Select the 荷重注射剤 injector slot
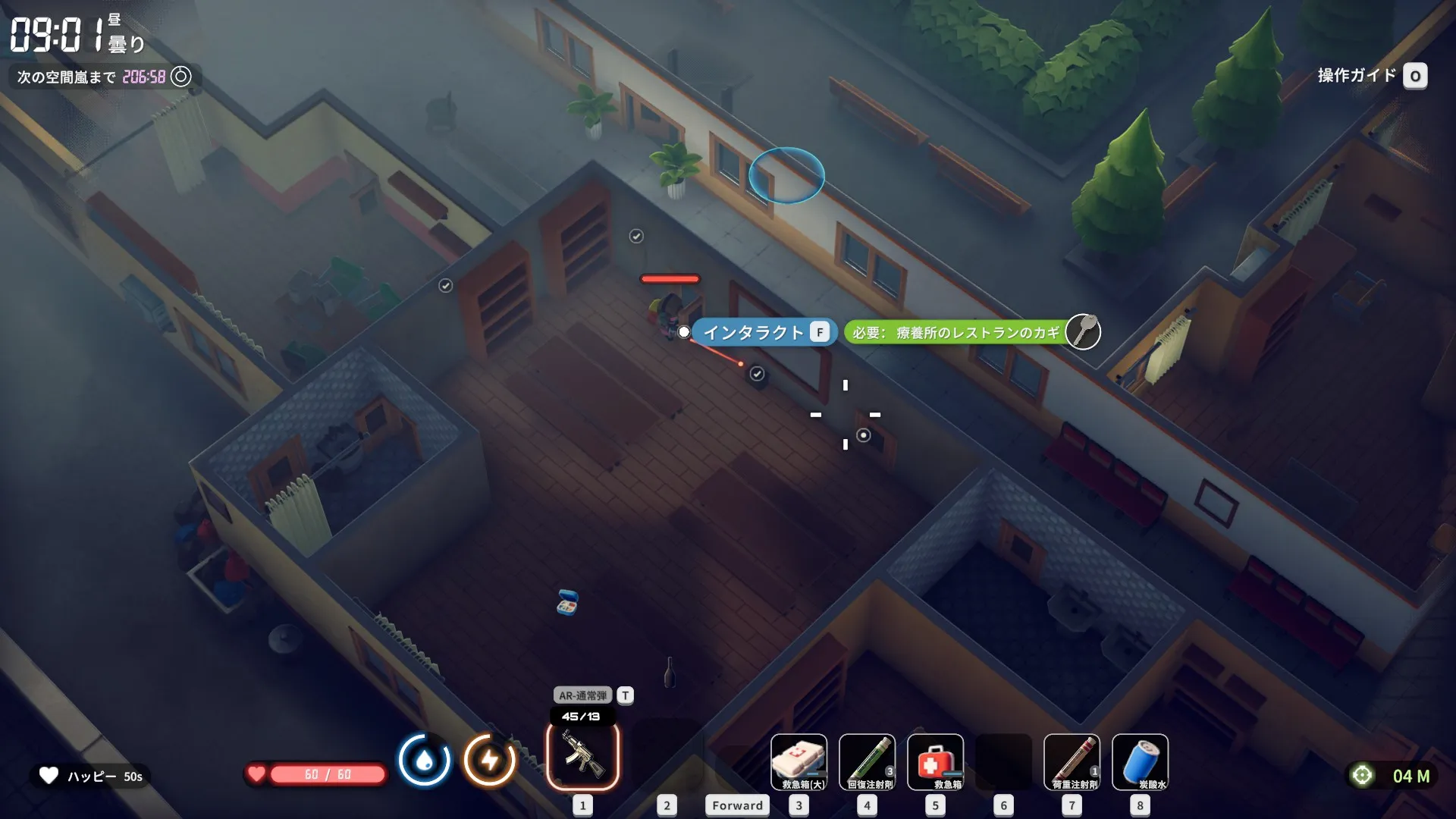Image resolution: width=1456 pixels, height=819 pixels. pyautogui.click(x=1072, y=761)
